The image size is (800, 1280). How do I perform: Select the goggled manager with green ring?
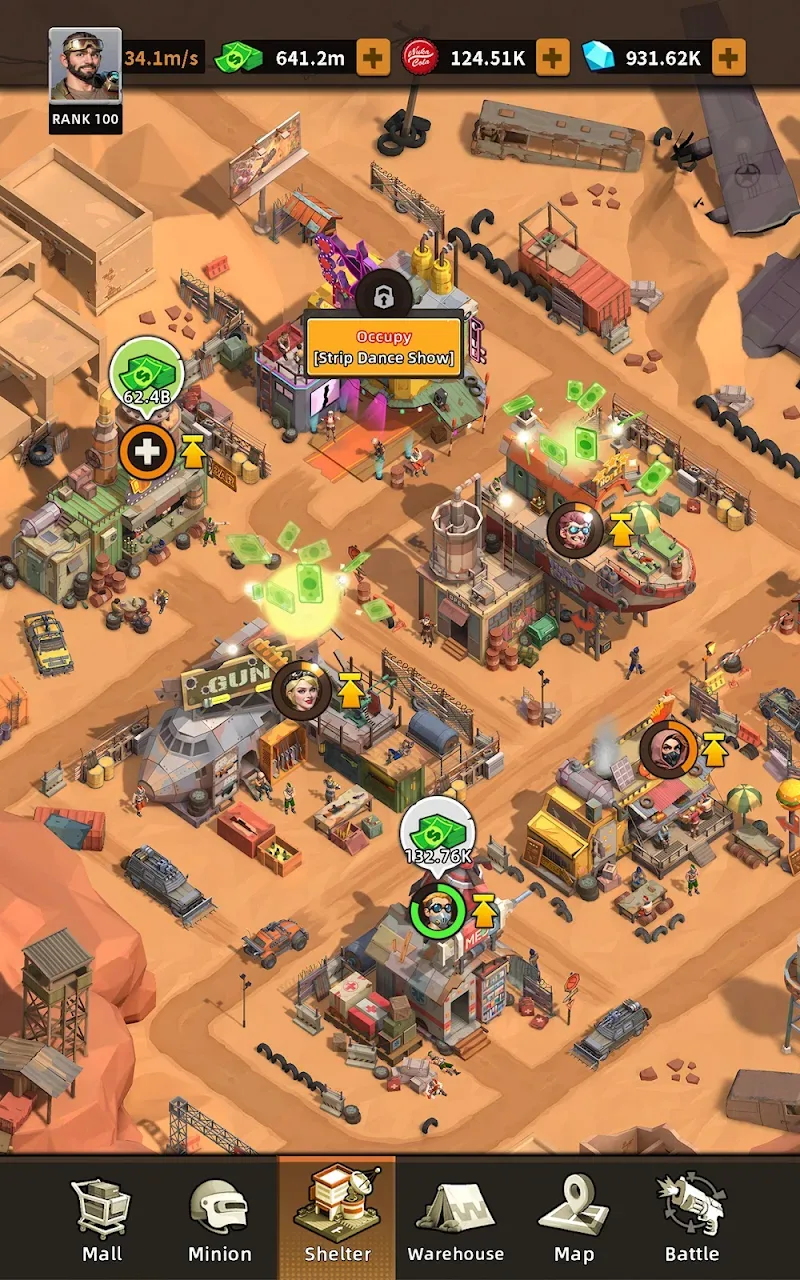pyautogui.click(x=438, y=911)
